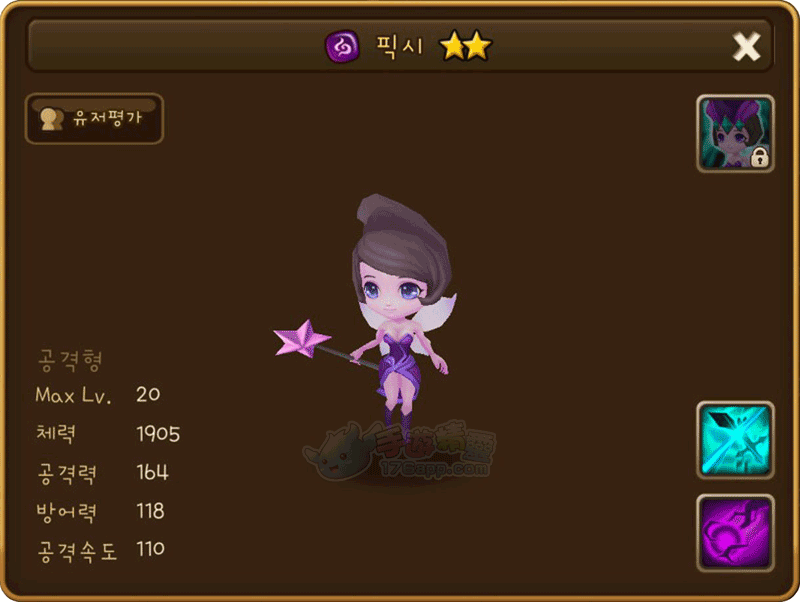The width and height of the screenshot is (800, 602).
Task: Tap the dark attribute icon beside the name
Action: coord(342,46)
